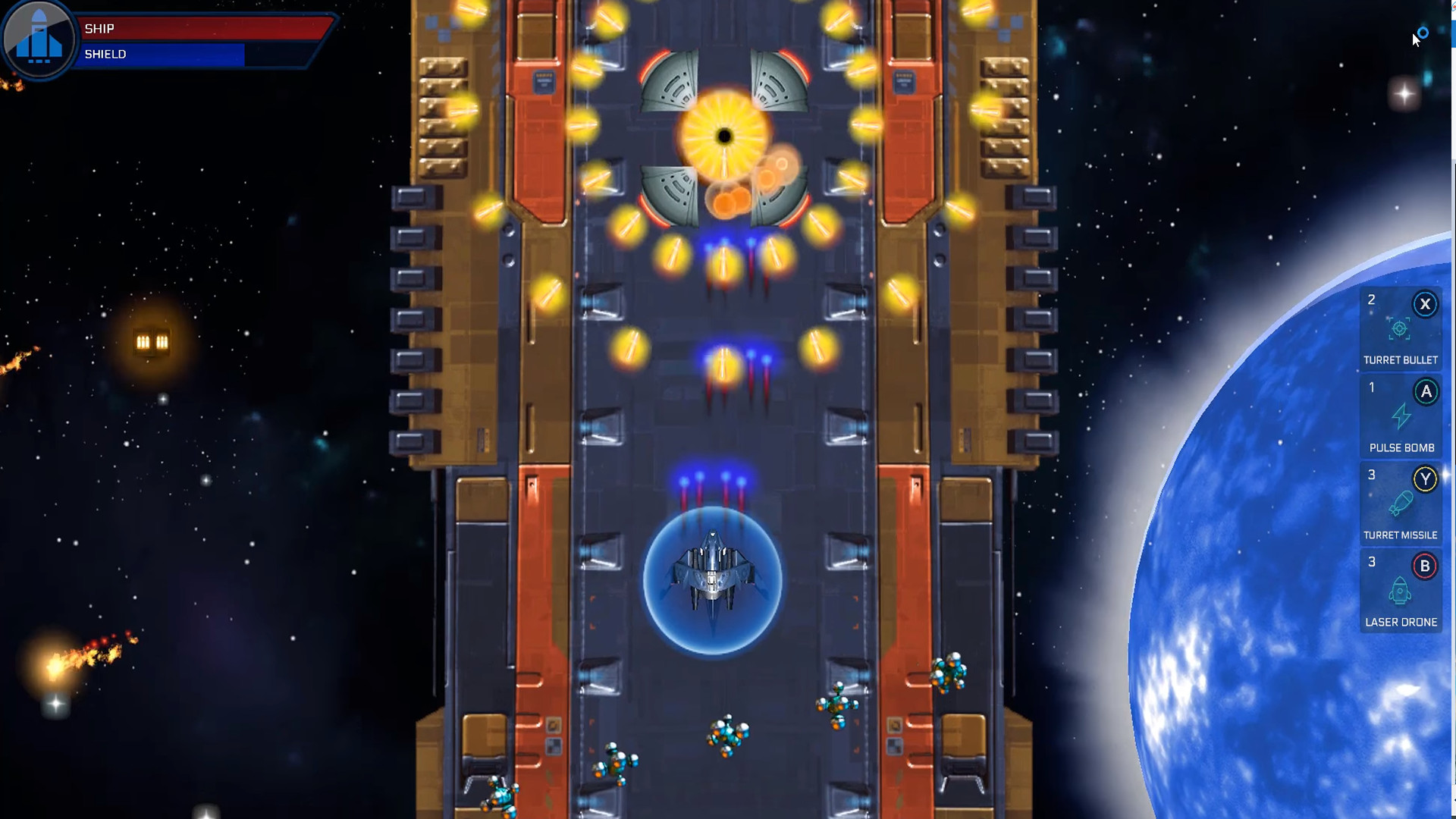Toggle the player ship's shield bubble
Viewport: 1456px width, 819px height.
tap(713, 580)
